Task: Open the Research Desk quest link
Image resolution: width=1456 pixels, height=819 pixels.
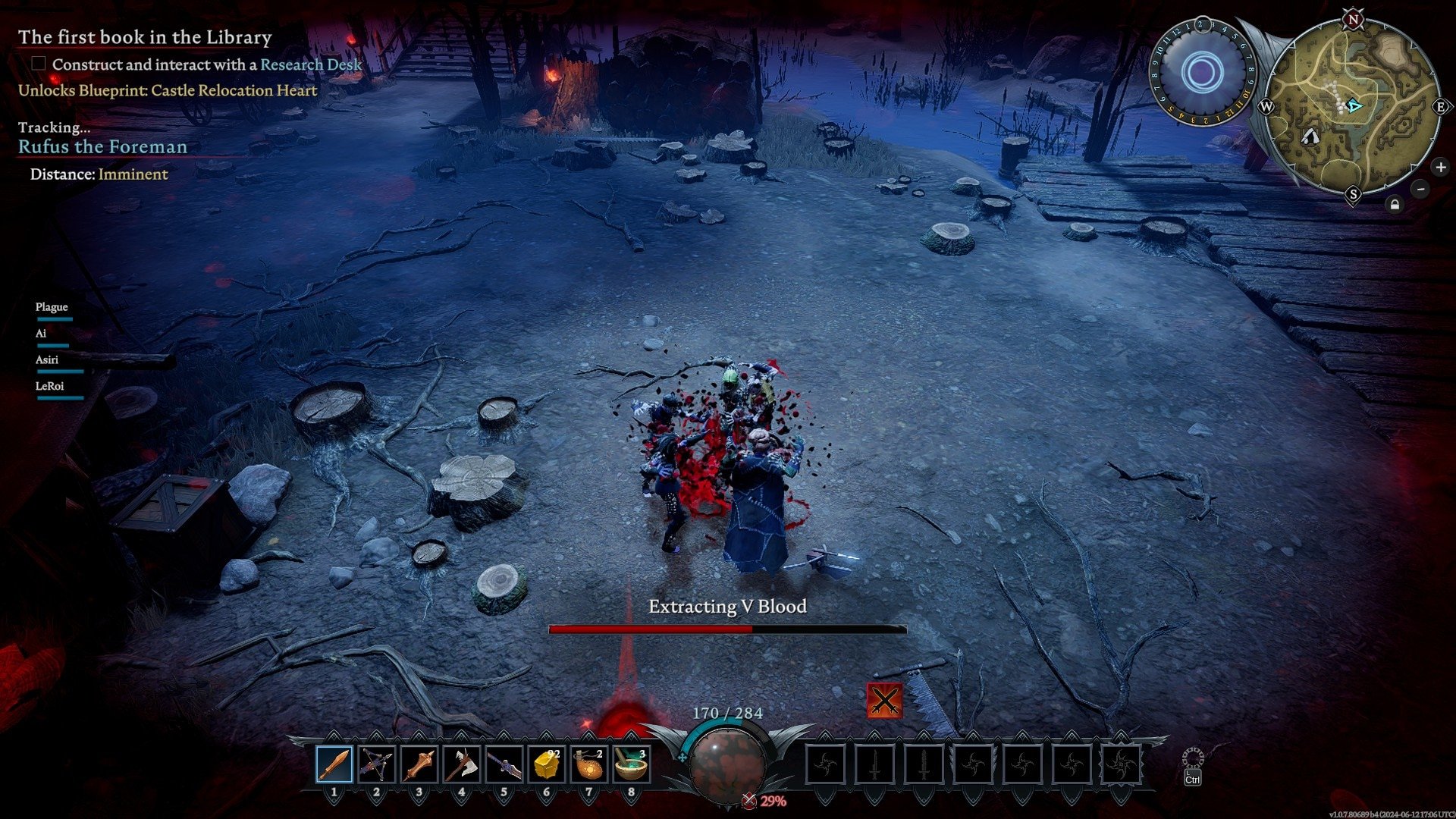Action: pyautogui.click(x=311, y=64)
